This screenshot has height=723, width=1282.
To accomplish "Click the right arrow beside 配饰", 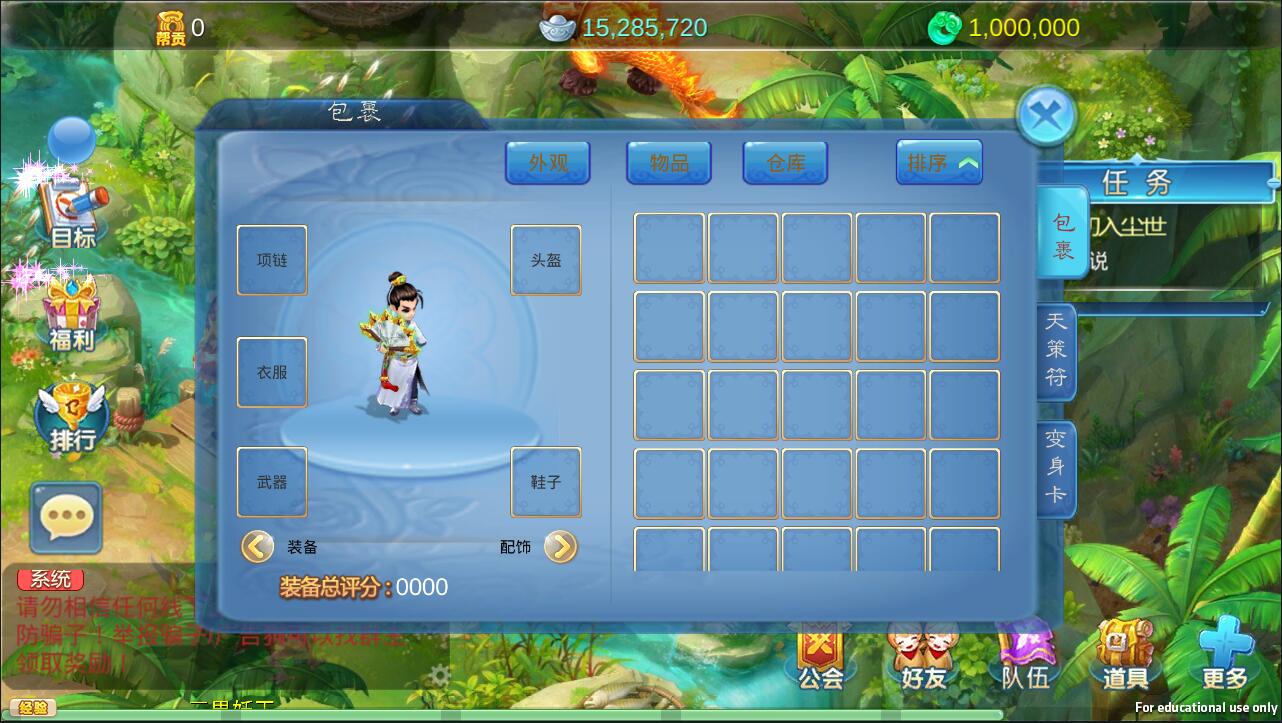I will pyautogui.click(x=561, y=546).
